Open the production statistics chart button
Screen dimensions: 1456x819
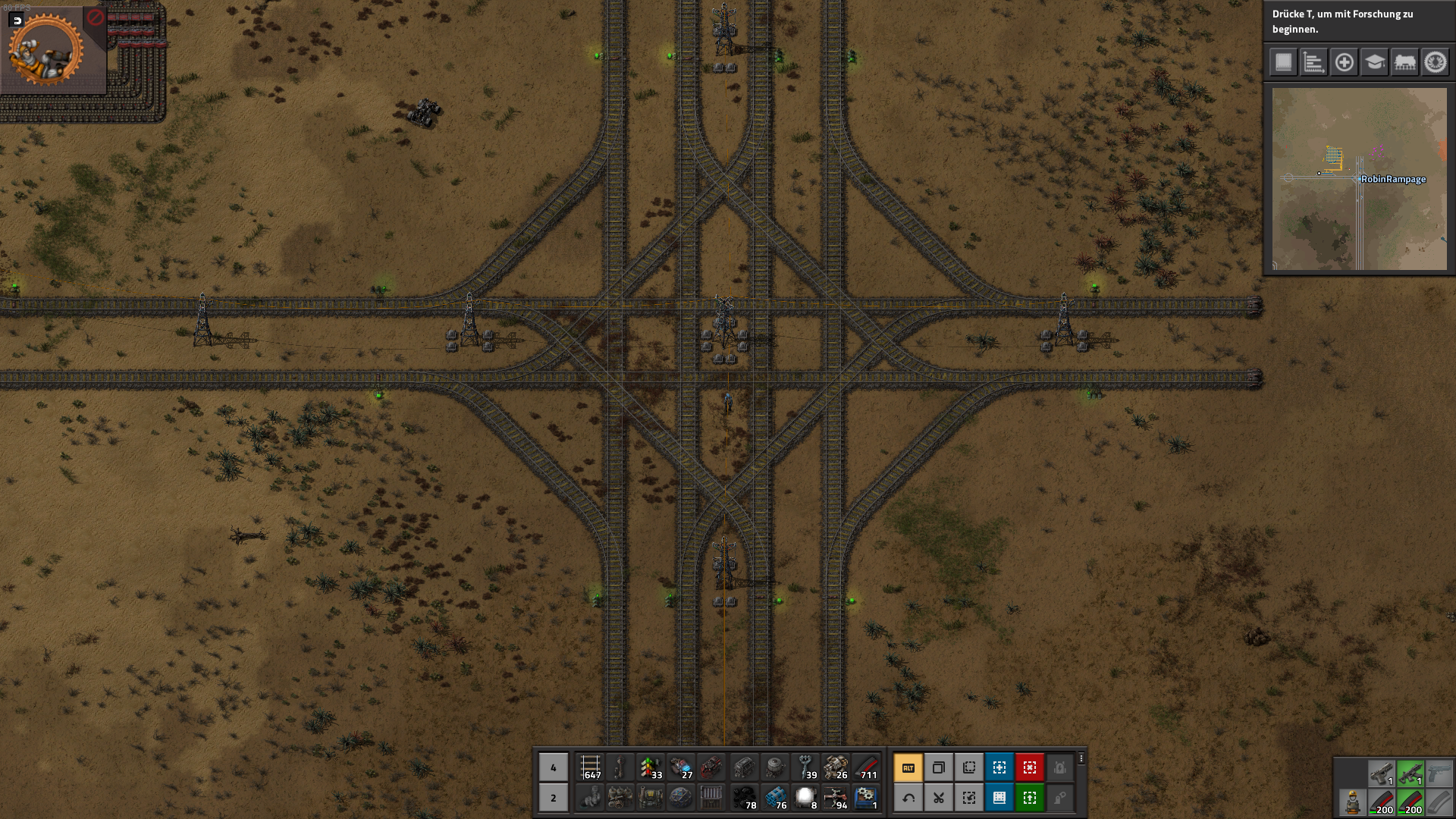tap(1313, 62)
